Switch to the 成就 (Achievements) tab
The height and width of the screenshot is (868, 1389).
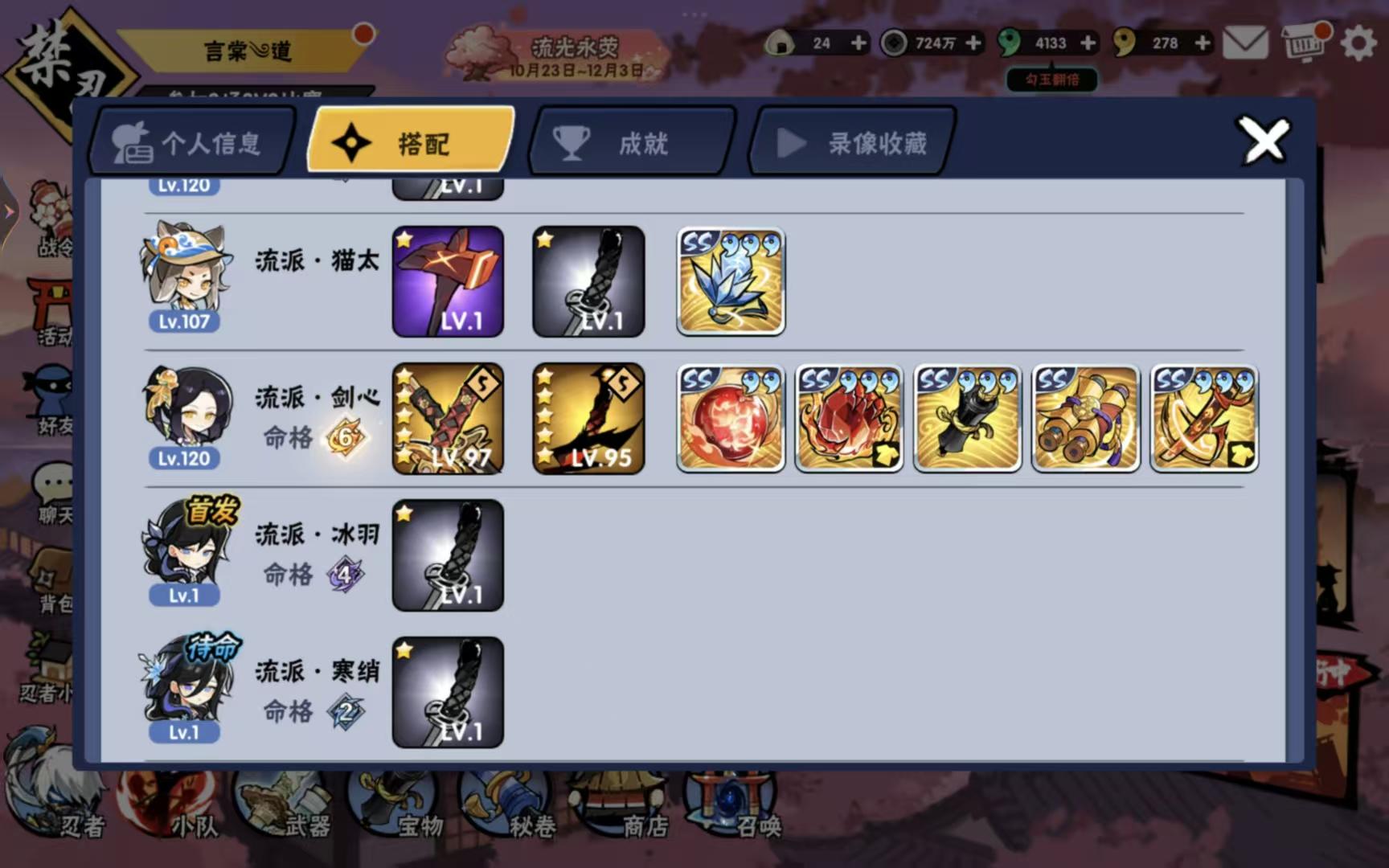point(629,142)
